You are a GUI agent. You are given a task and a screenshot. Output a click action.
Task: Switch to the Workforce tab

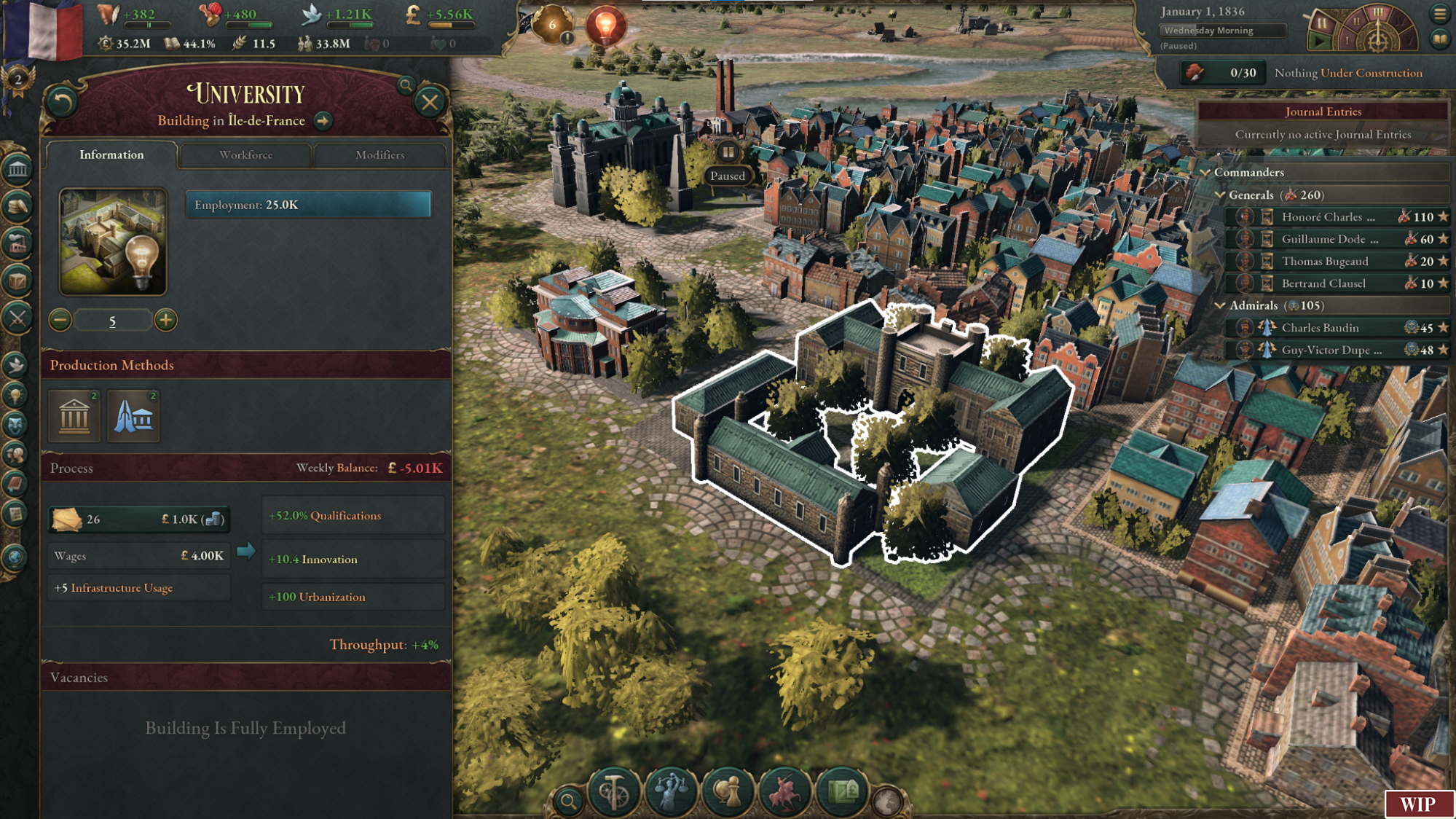pyautogui.click(x=245, y=155)
